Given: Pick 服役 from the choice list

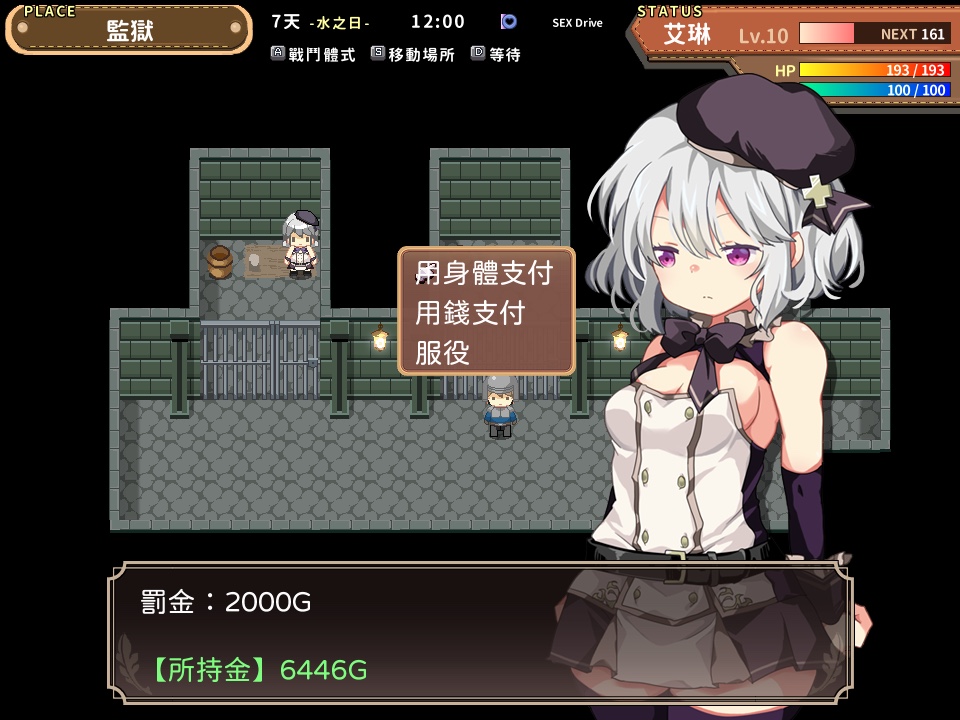Looking at the screenshot, I should coord(443,352).
